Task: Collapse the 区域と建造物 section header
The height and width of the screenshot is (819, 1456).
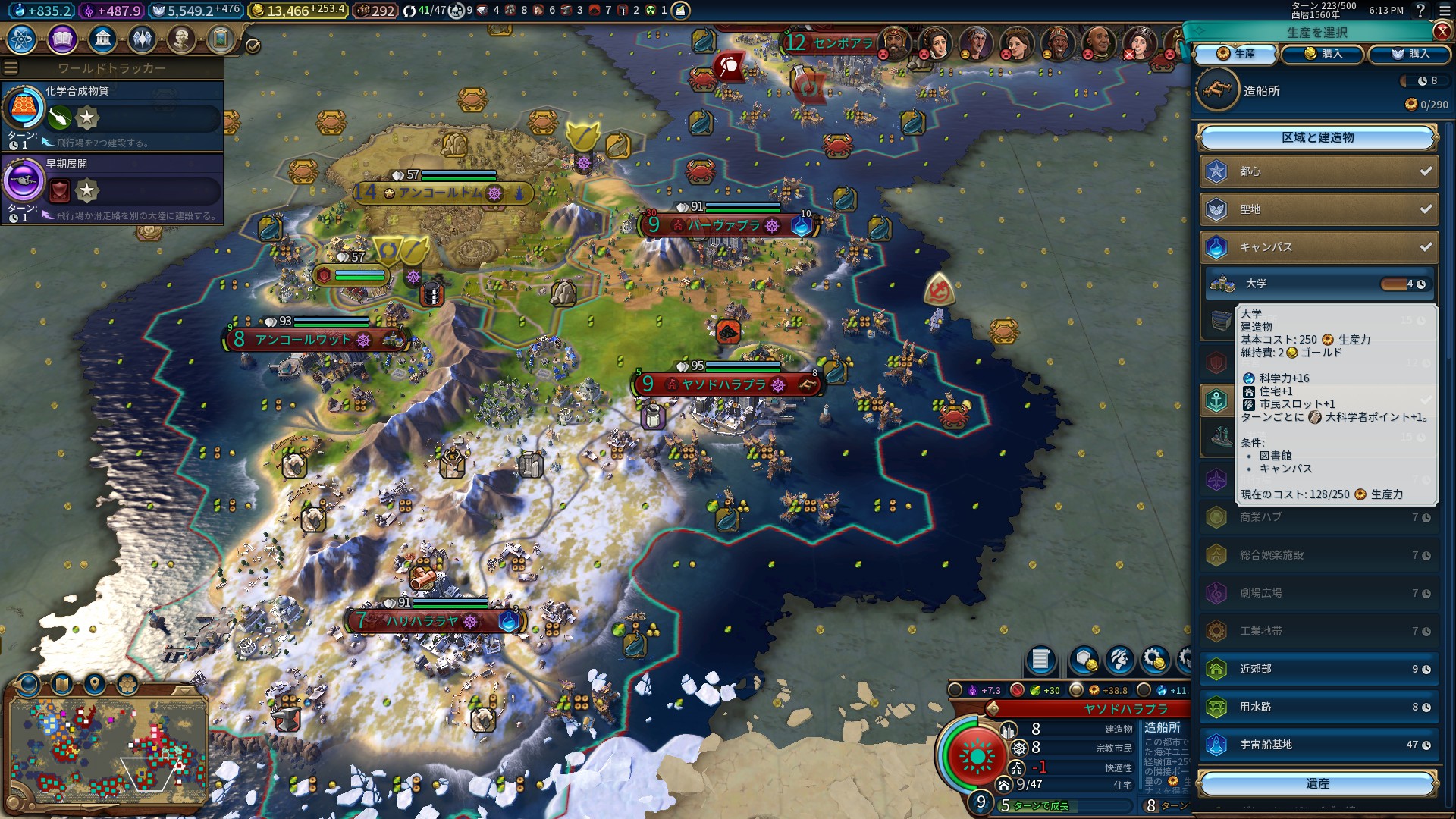Action: click(1317, 138)
